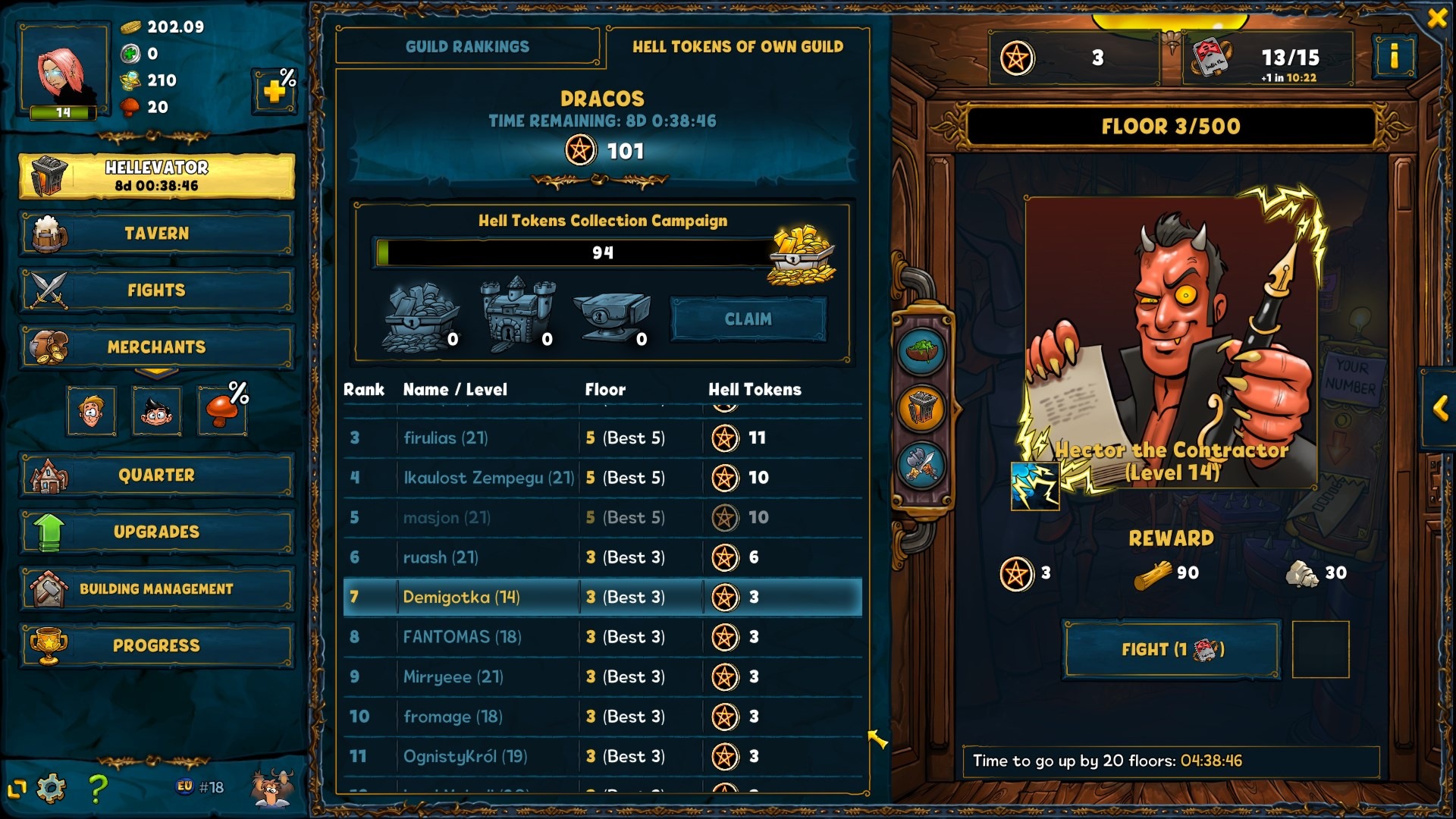
Task: Open the Quarter screen
Action: [156, 475]
